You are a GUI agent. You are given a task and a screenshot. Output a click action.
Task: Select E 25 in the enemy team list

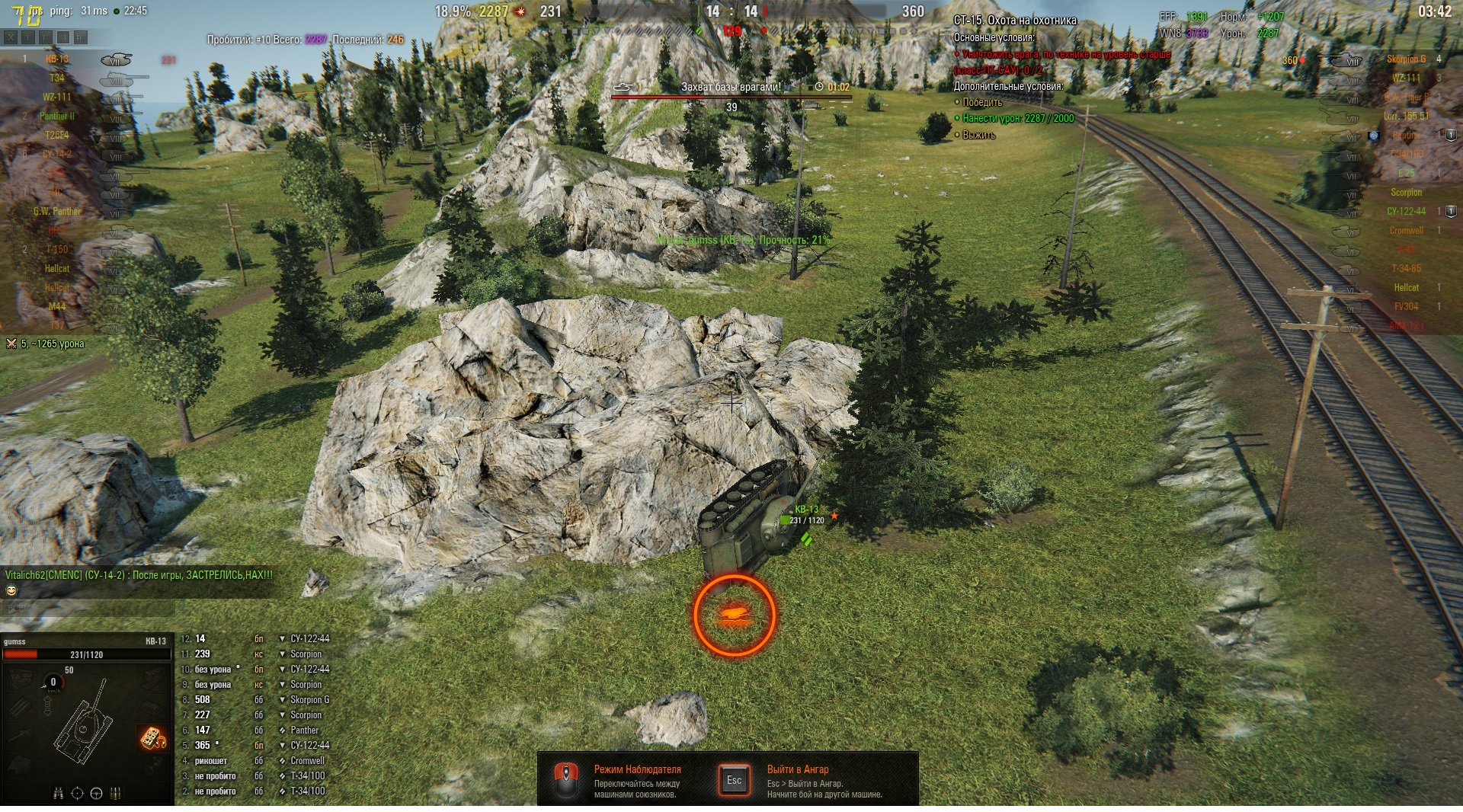[1406, 174]
